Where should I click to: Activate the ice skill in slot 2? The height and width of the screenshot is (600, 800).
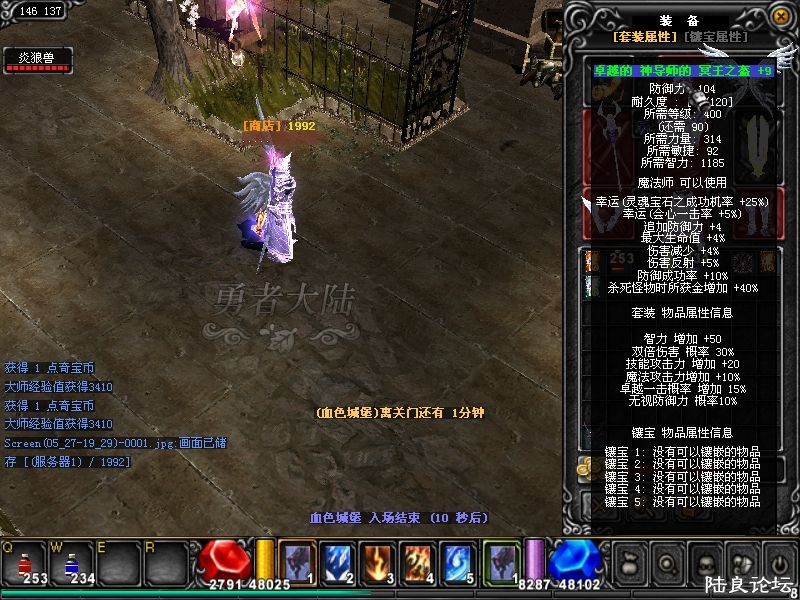pyautogui.click(x=338, y=561)
